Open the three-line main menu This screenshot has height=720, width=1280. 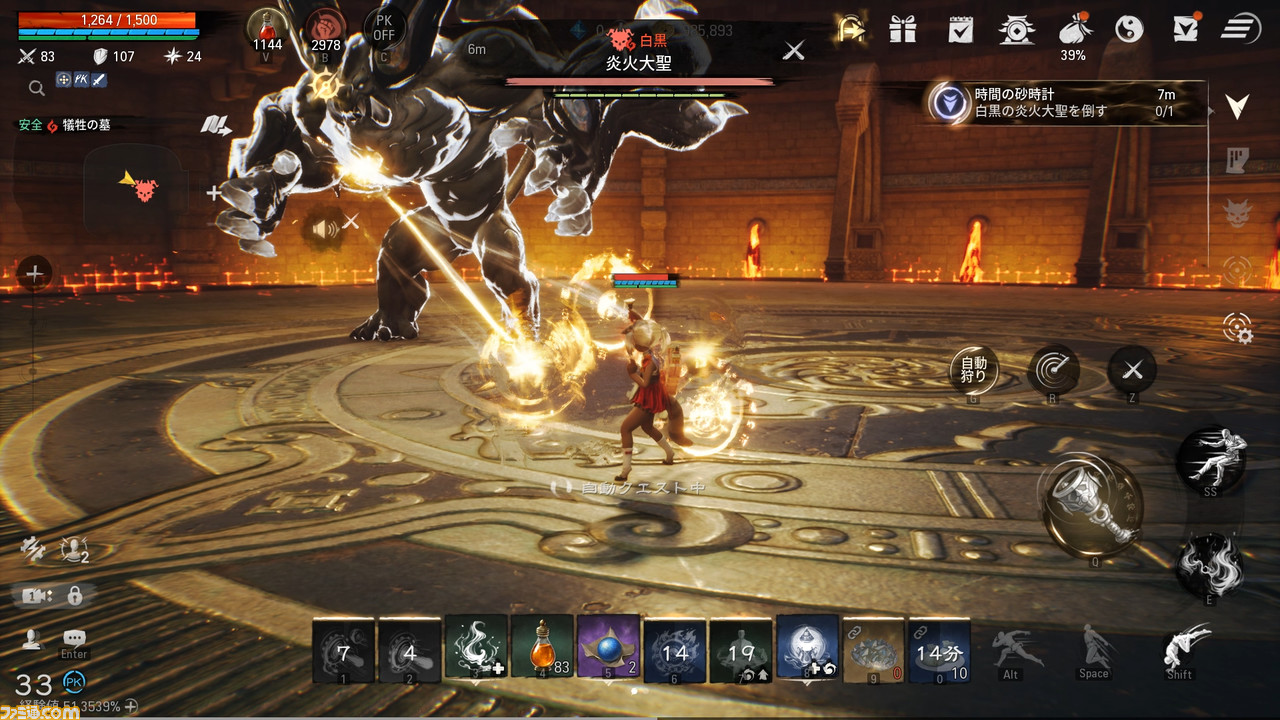(x=1240, y=28)
